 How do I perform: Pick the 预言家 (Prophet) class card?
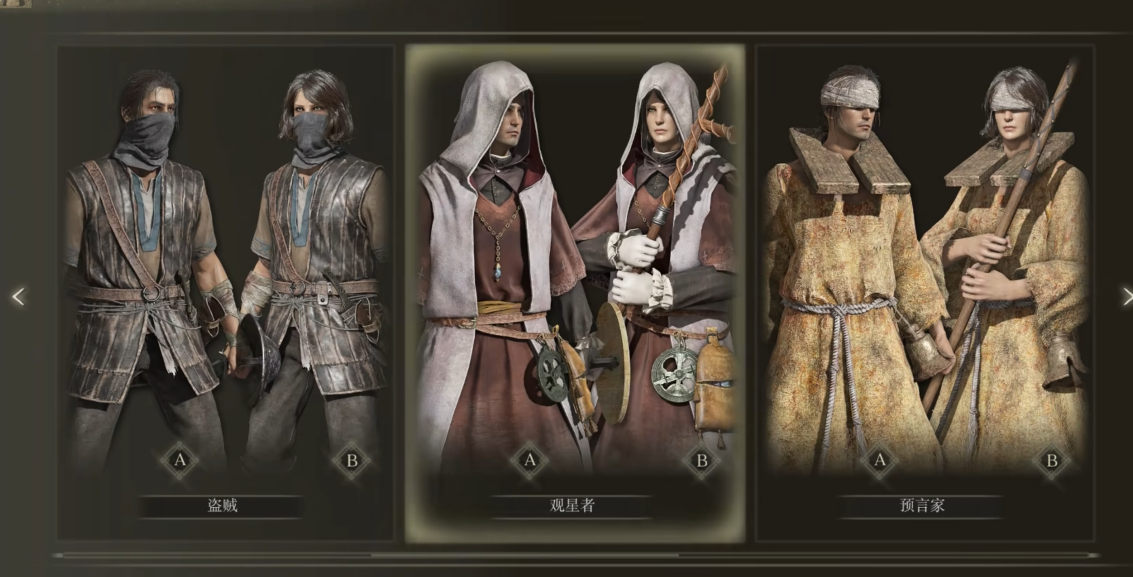coord(924,290)
